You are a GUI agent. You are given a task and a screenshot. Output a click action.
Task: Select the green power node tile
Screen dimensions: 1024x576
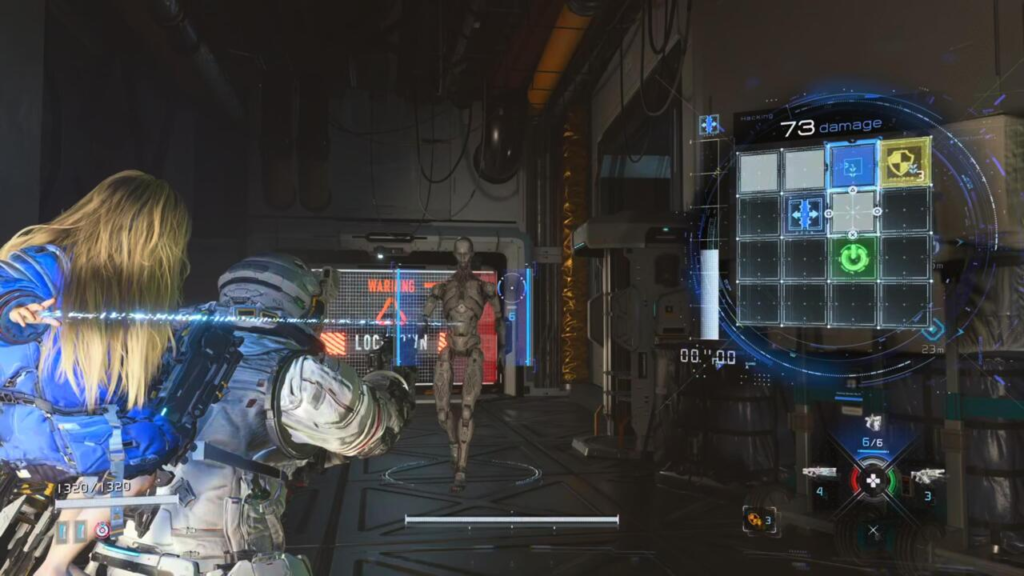[x=853, y=258]
